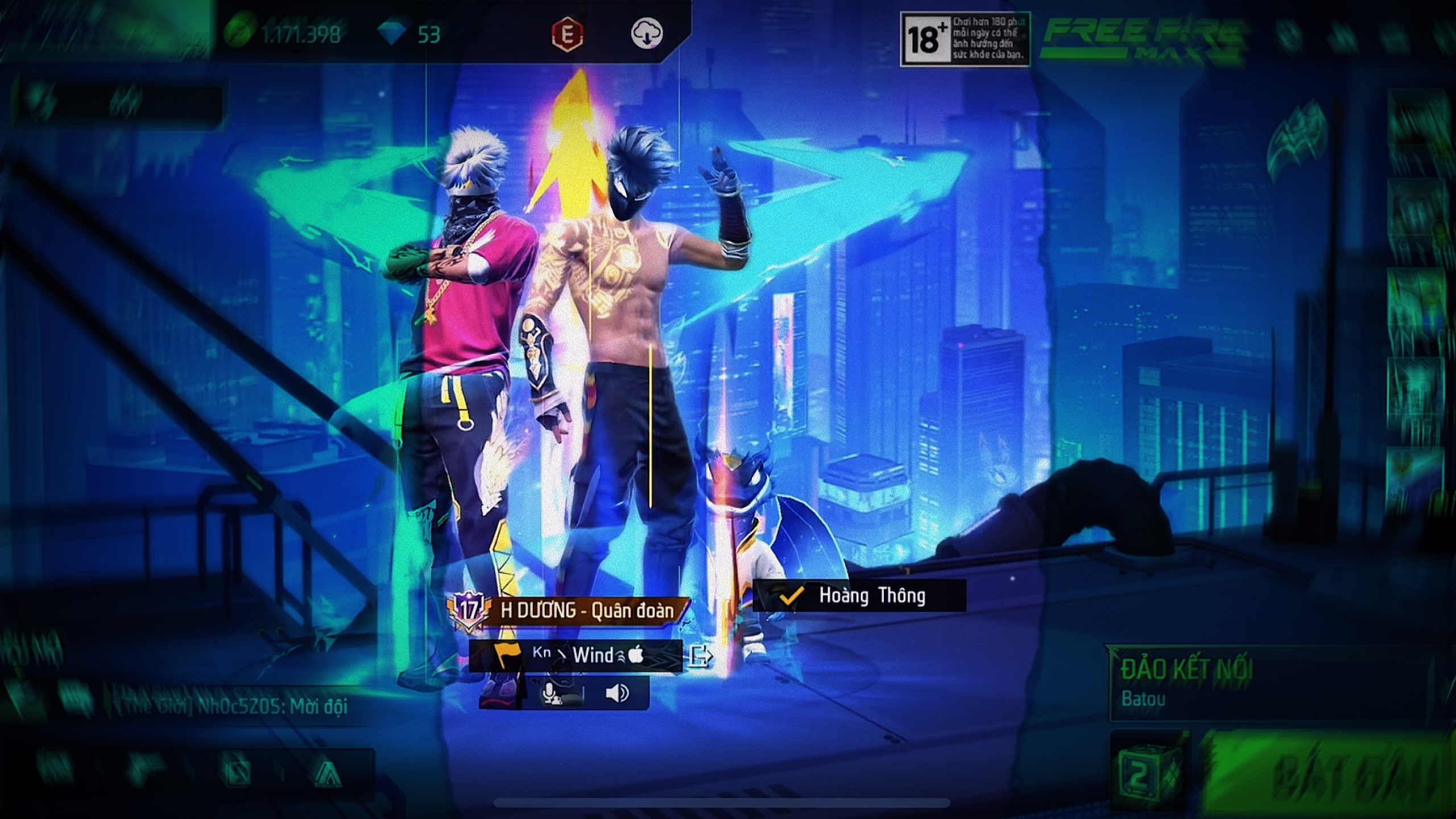Screen dimensions: 1456x819
Task: Toggle the microphone voice chat icon
Action: [x=551, y=693]
